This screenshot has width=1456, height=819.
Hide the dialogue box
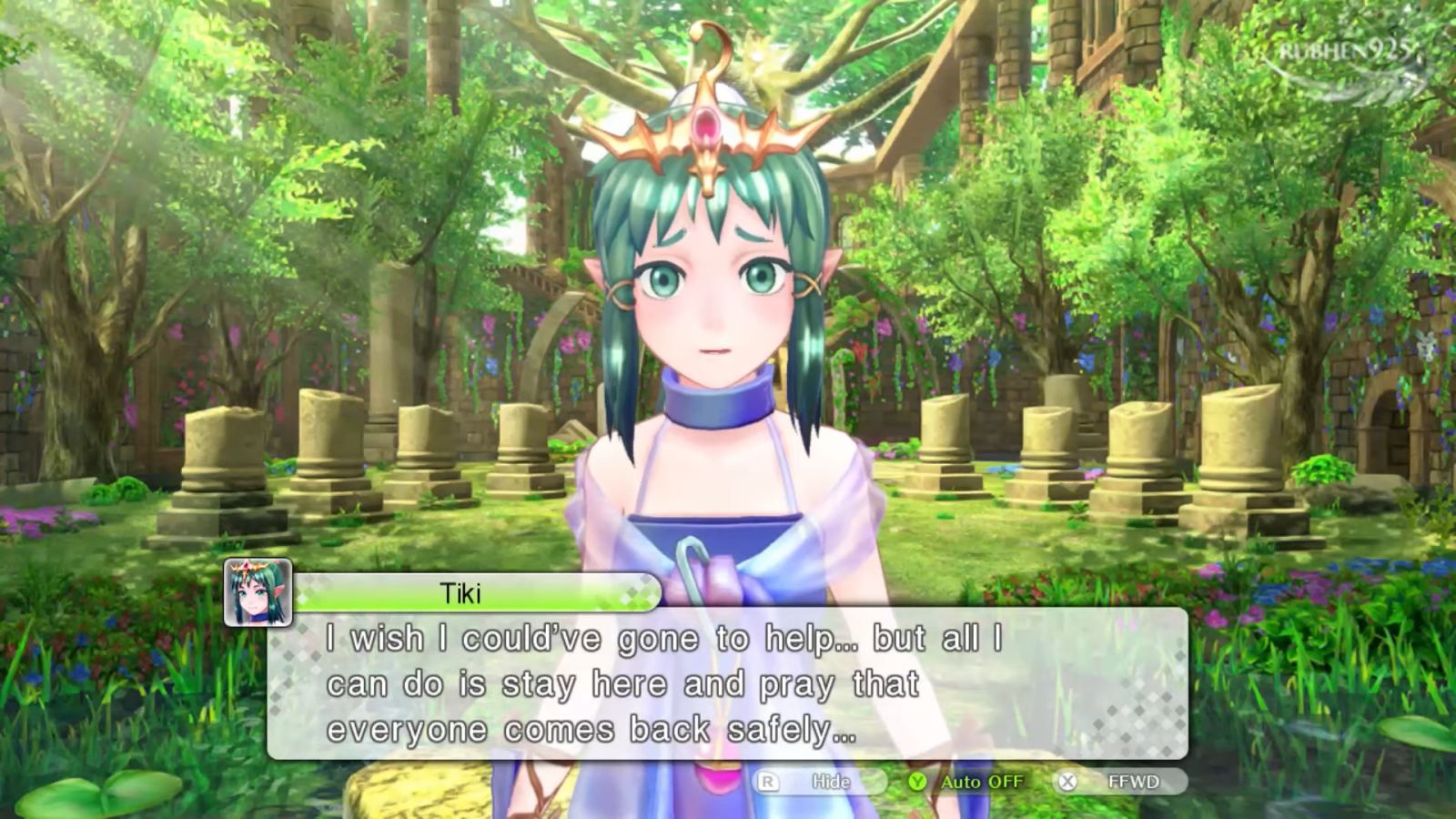pos(818,782)
